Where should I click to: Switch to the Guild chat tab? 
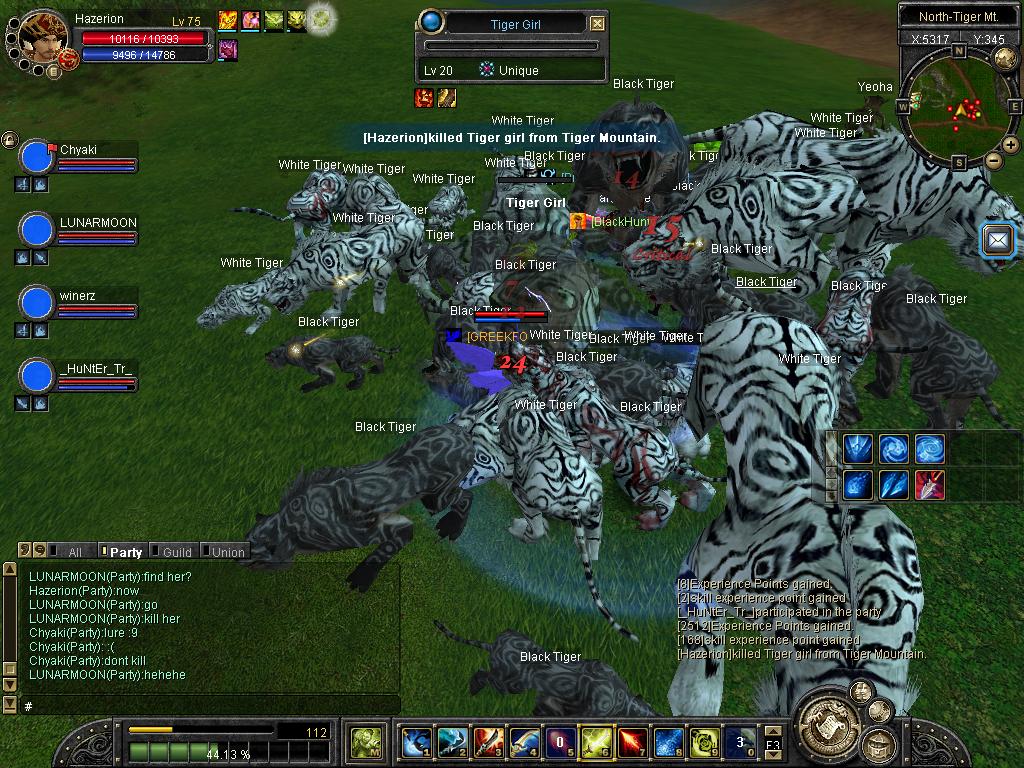click(x=176, y=551)
